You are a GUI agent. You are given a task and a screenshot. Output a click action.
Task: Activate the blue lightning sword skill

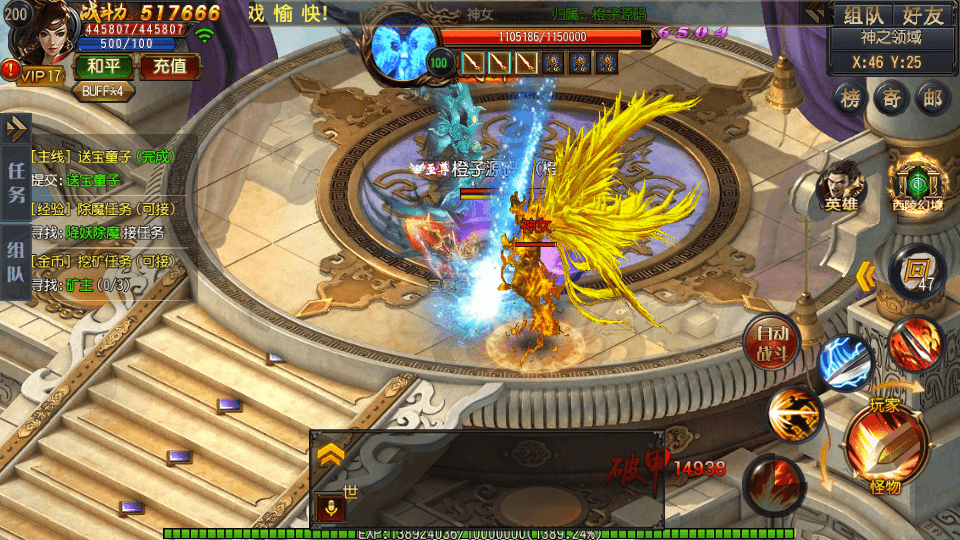(x=845, y=363)
